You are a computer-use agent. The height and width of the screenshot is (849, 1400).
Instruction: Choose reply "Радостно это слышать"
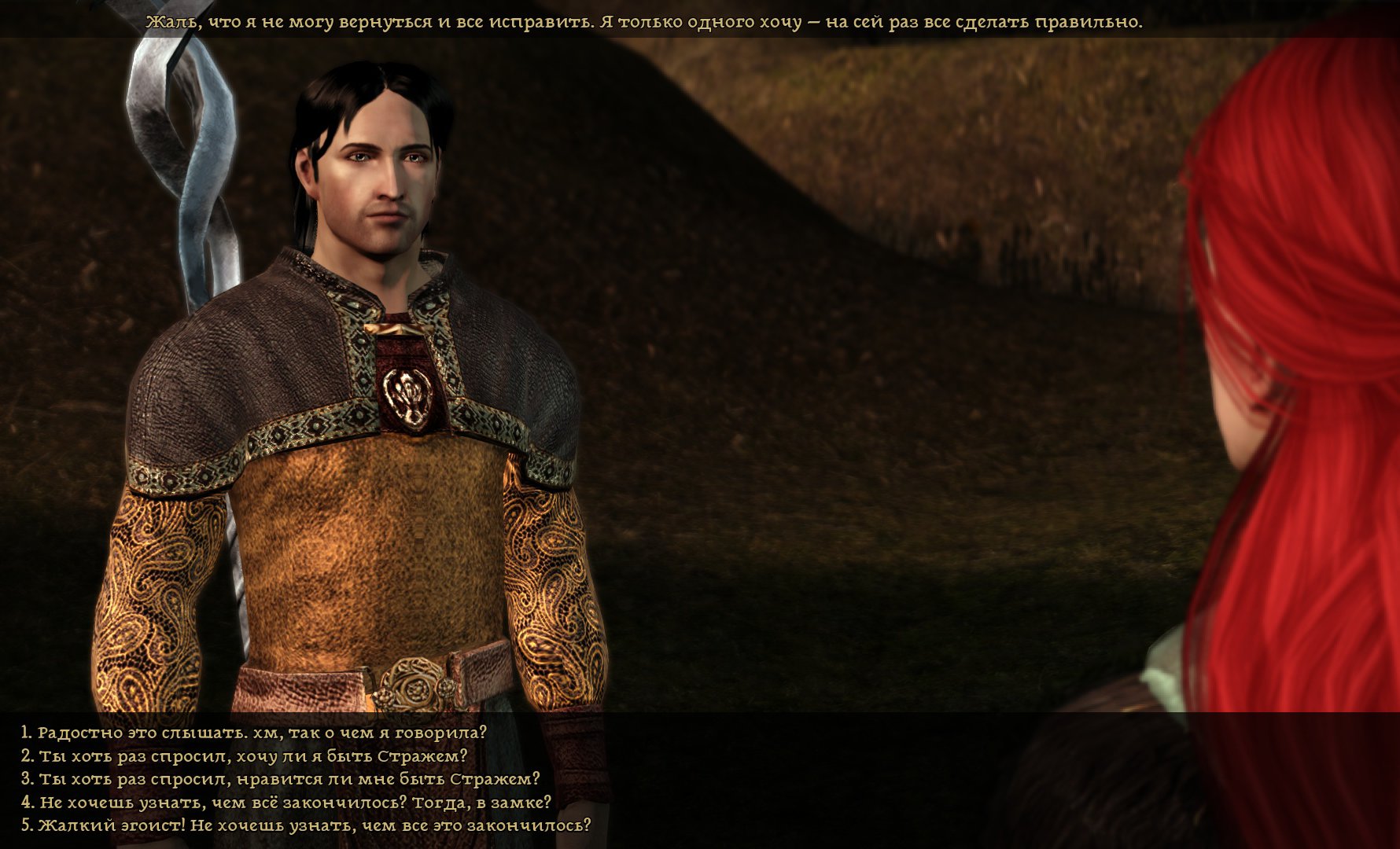point(254,733)
